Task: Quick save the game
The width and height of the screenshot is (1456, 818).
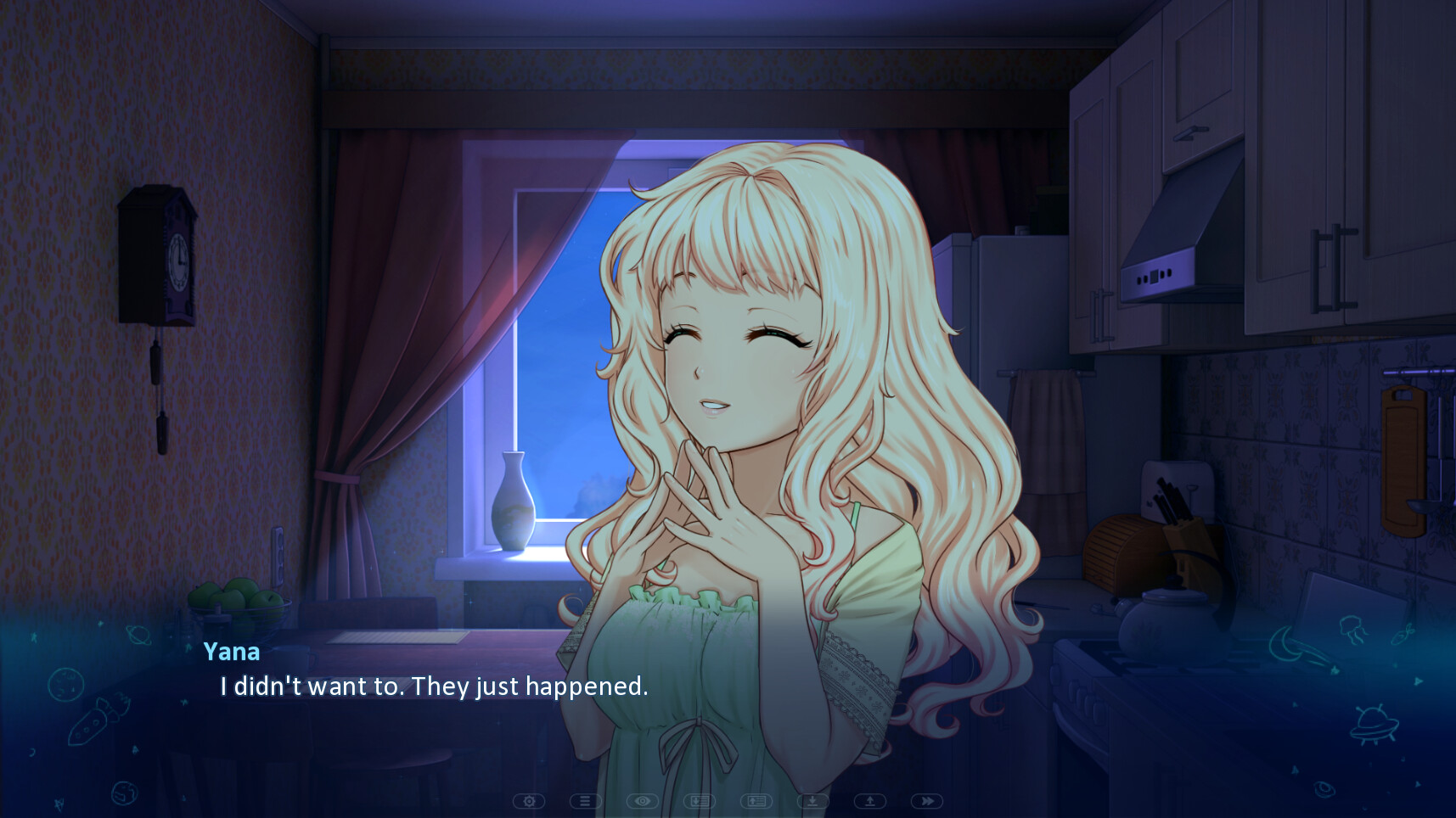Action: click(812, 800)
